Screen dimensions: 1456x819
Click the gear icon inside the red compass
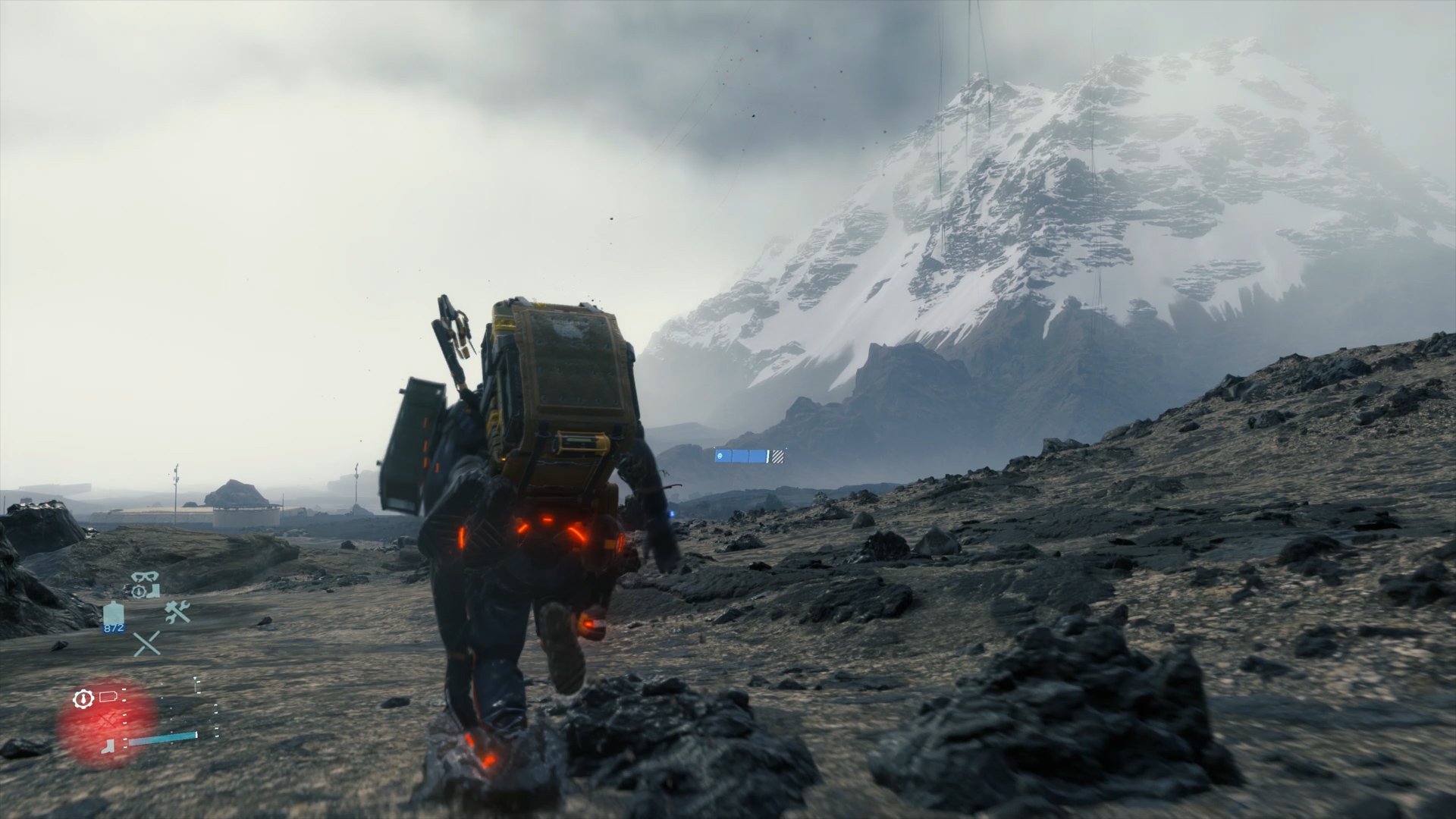[83, 699]
